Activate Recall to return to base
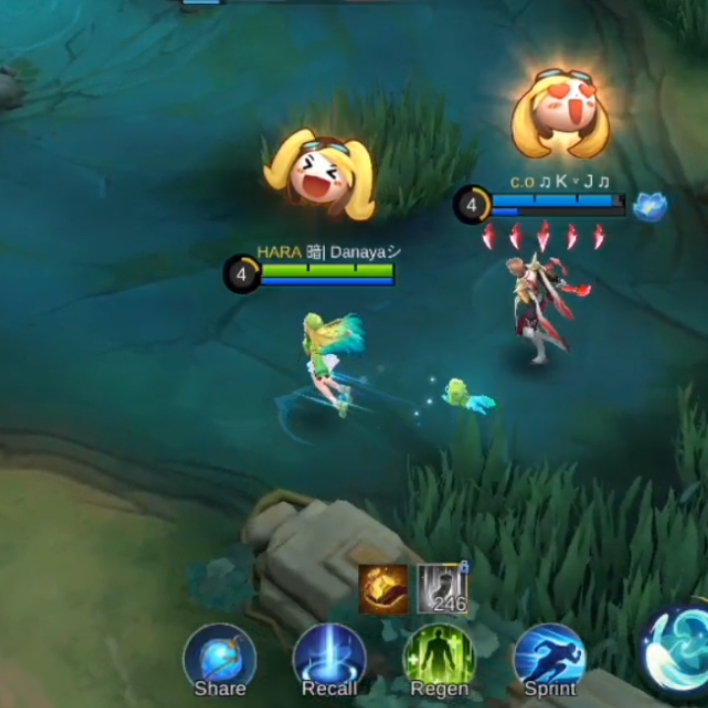The width and height of the screenshot is (708, 708). tap(329, 660)
